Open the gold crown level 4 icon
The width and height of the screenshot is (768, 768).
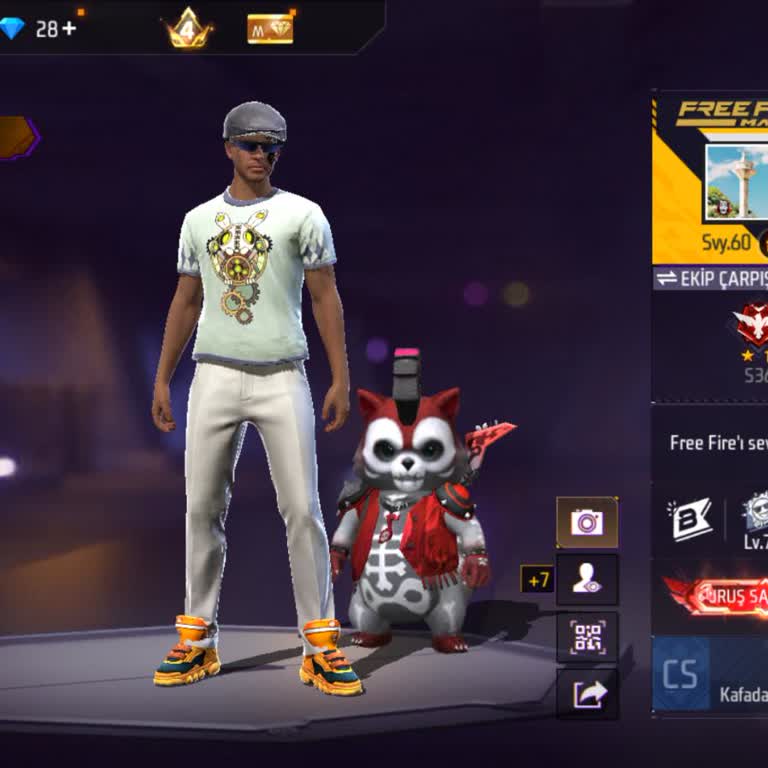point(188,28)
